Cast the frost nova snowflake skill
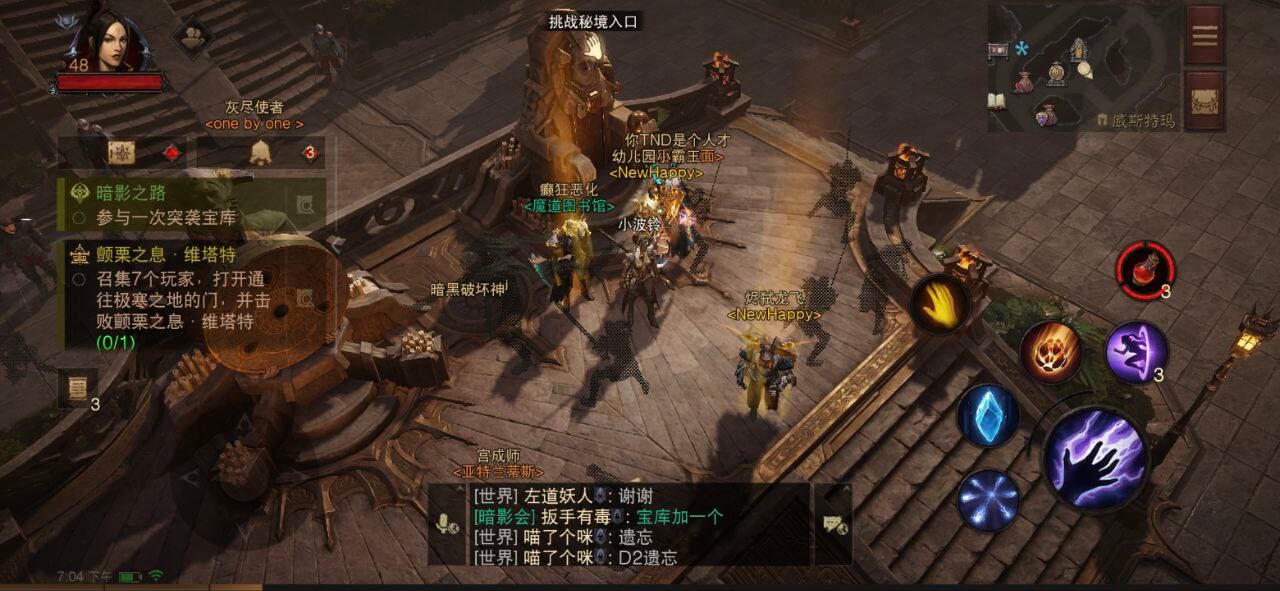 [x=989, y=499]
